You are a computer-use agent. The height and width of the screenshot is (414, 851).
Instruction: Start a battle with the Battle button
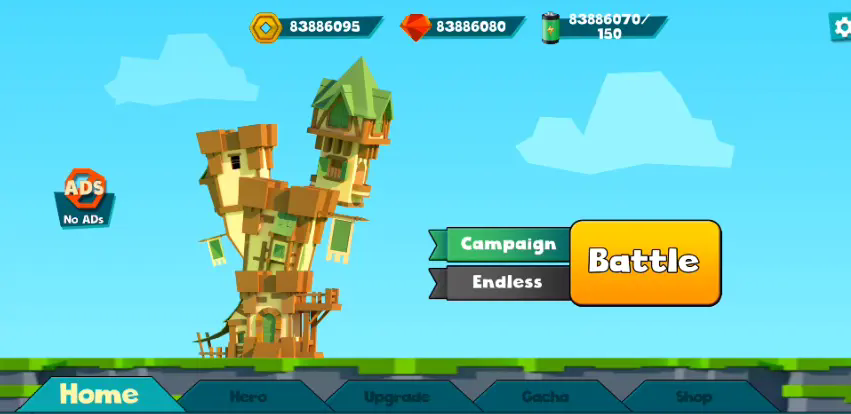click(645, 262)
